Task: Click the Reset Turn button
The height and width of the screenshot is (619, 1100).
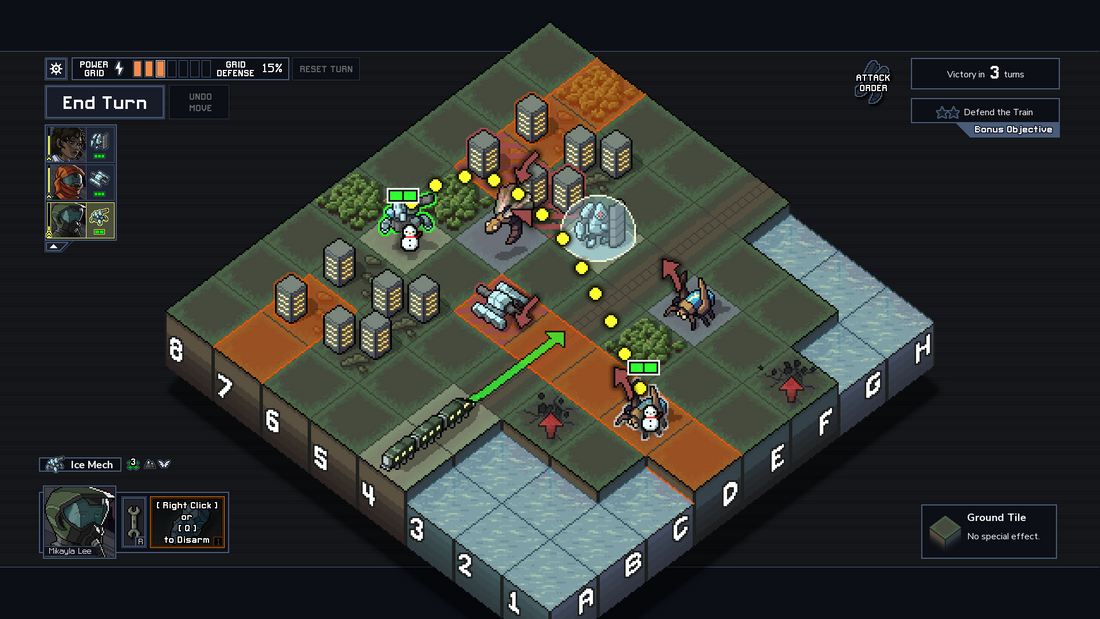Action: (326, 69)
